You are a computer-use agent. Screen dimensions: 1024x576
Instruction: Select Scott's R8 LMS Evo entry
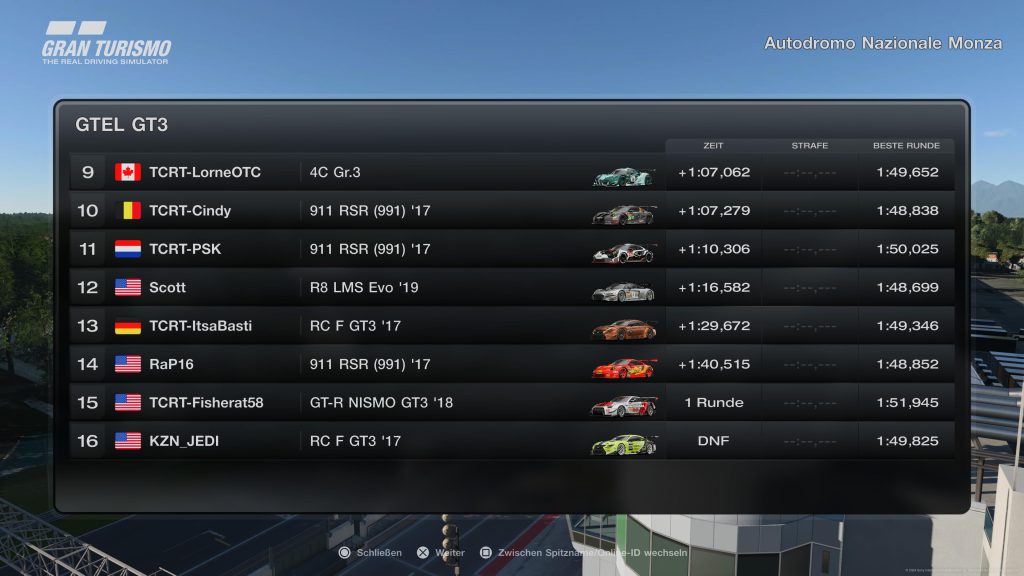pyautogui.click(x=510, y=288)
